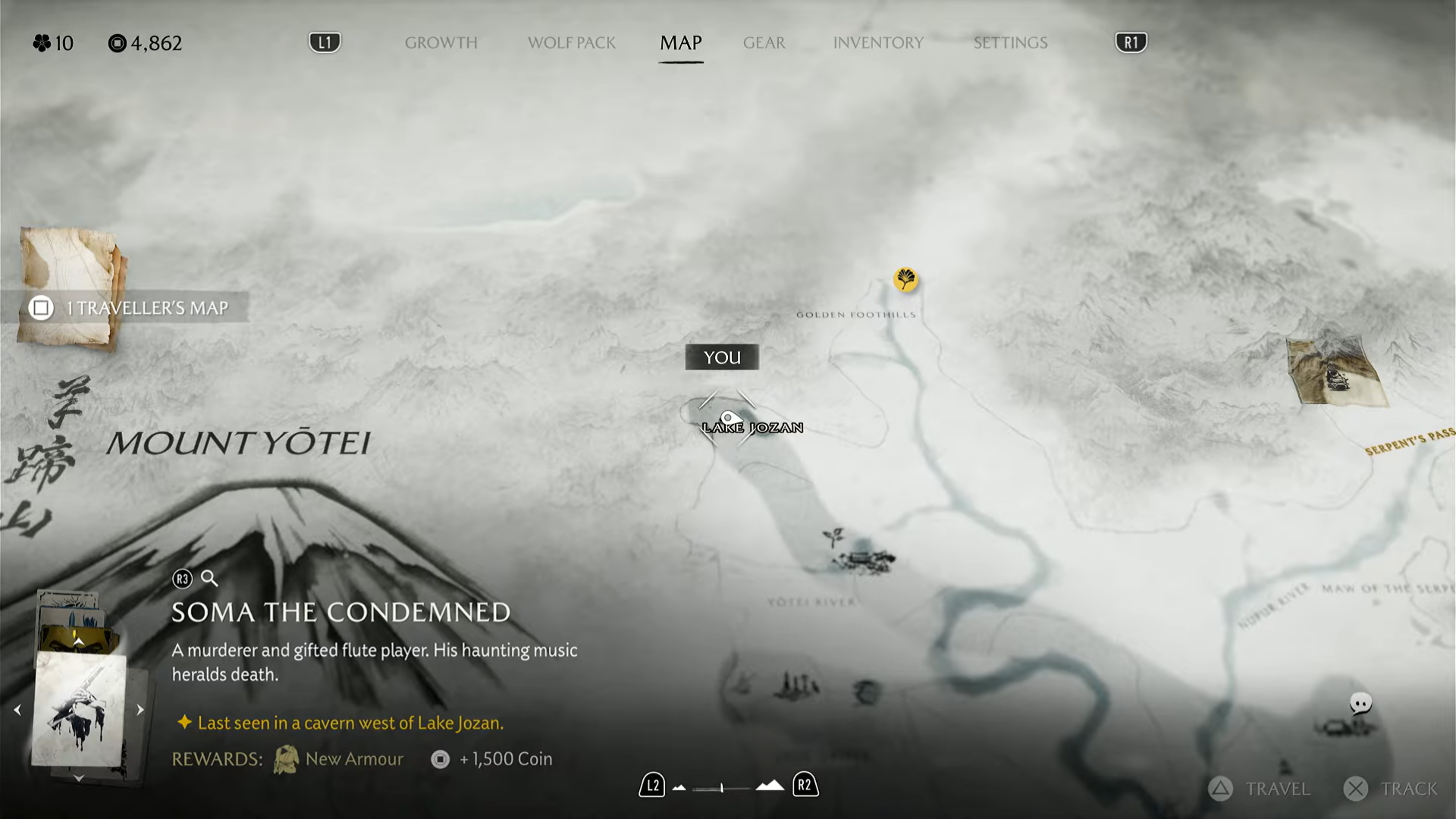Viewport: 1456px width, 819px height.
Task: Click the parchment map piece marker
Action: (x=1335, y=372)
